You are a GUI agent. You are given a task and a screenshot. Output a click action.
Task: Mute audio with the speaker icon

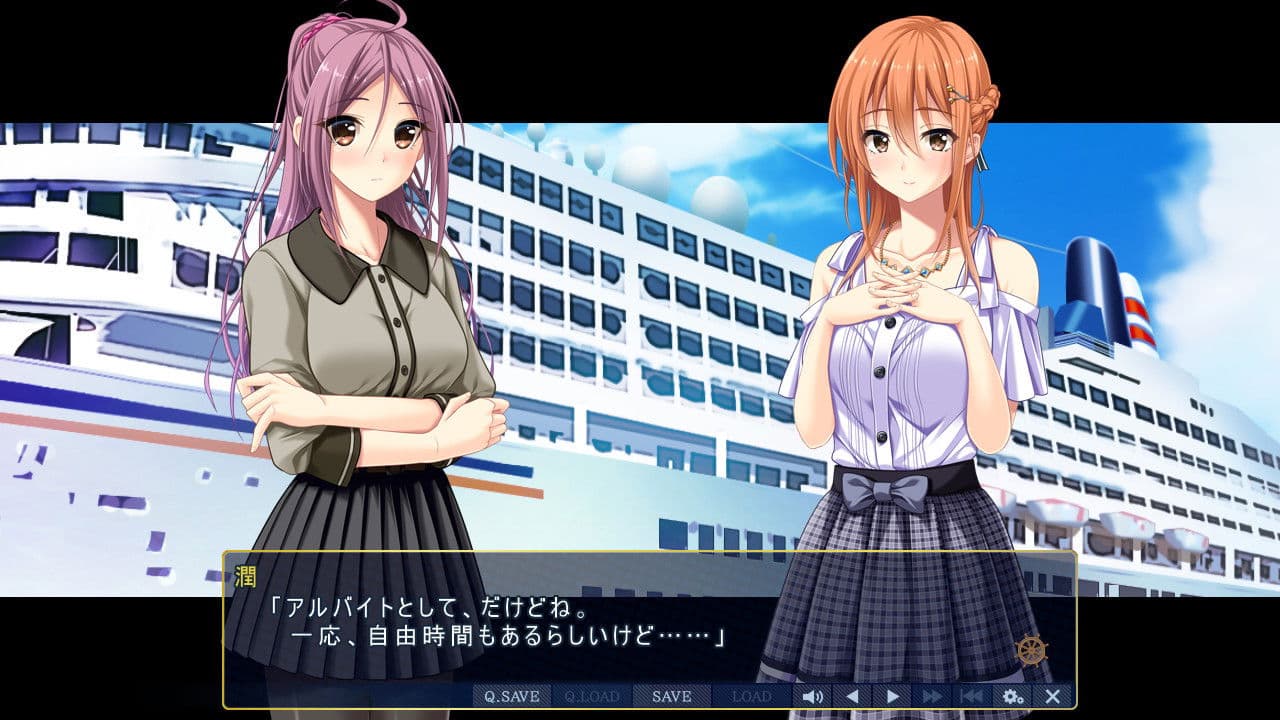pos(812,698)
